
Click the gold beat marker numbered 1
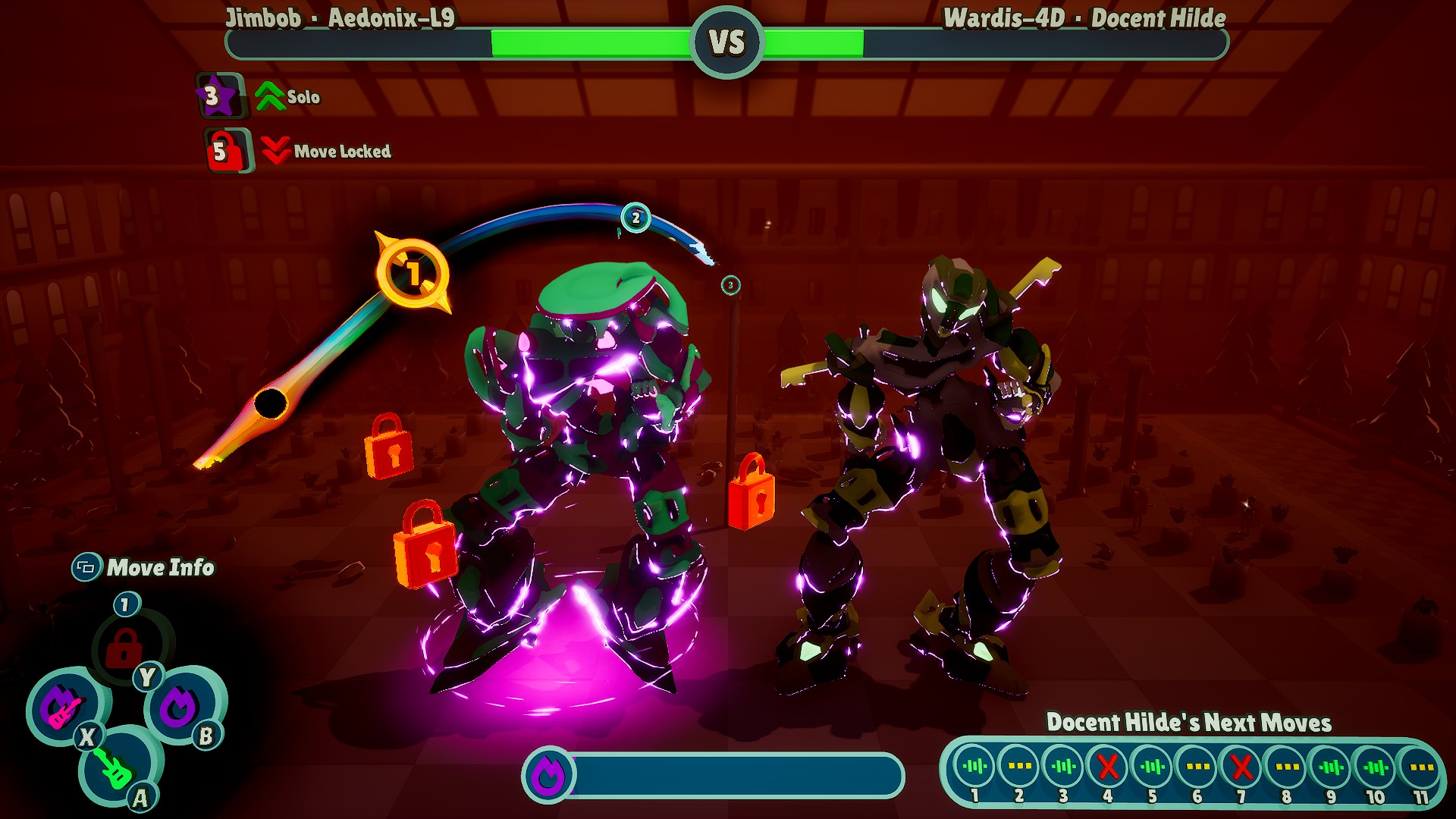(413, 273)
